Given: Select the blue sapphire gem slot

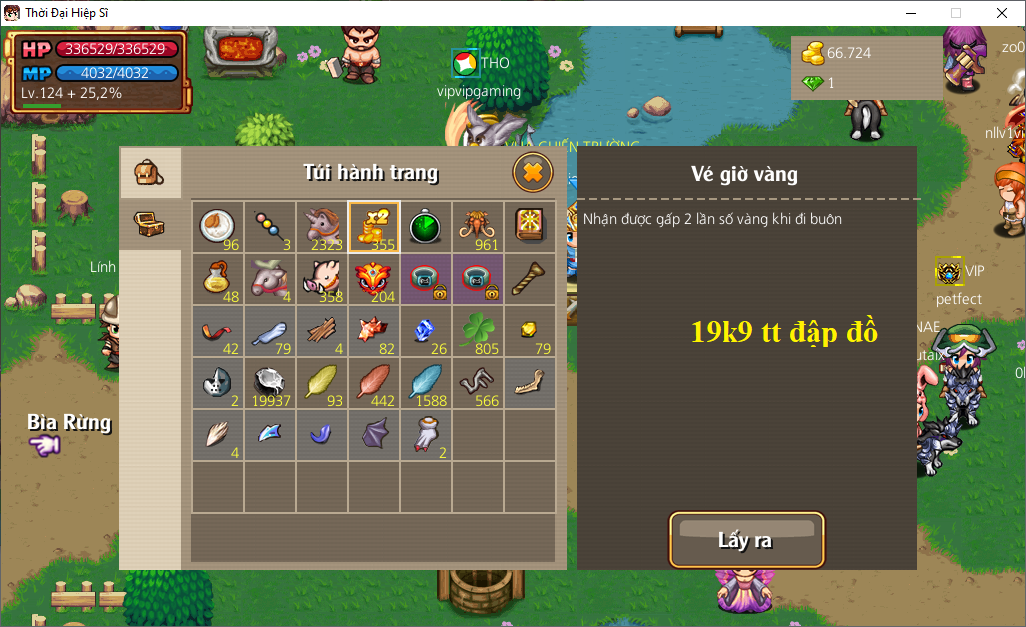Looking at the screenshot, I should click(426, 331).
